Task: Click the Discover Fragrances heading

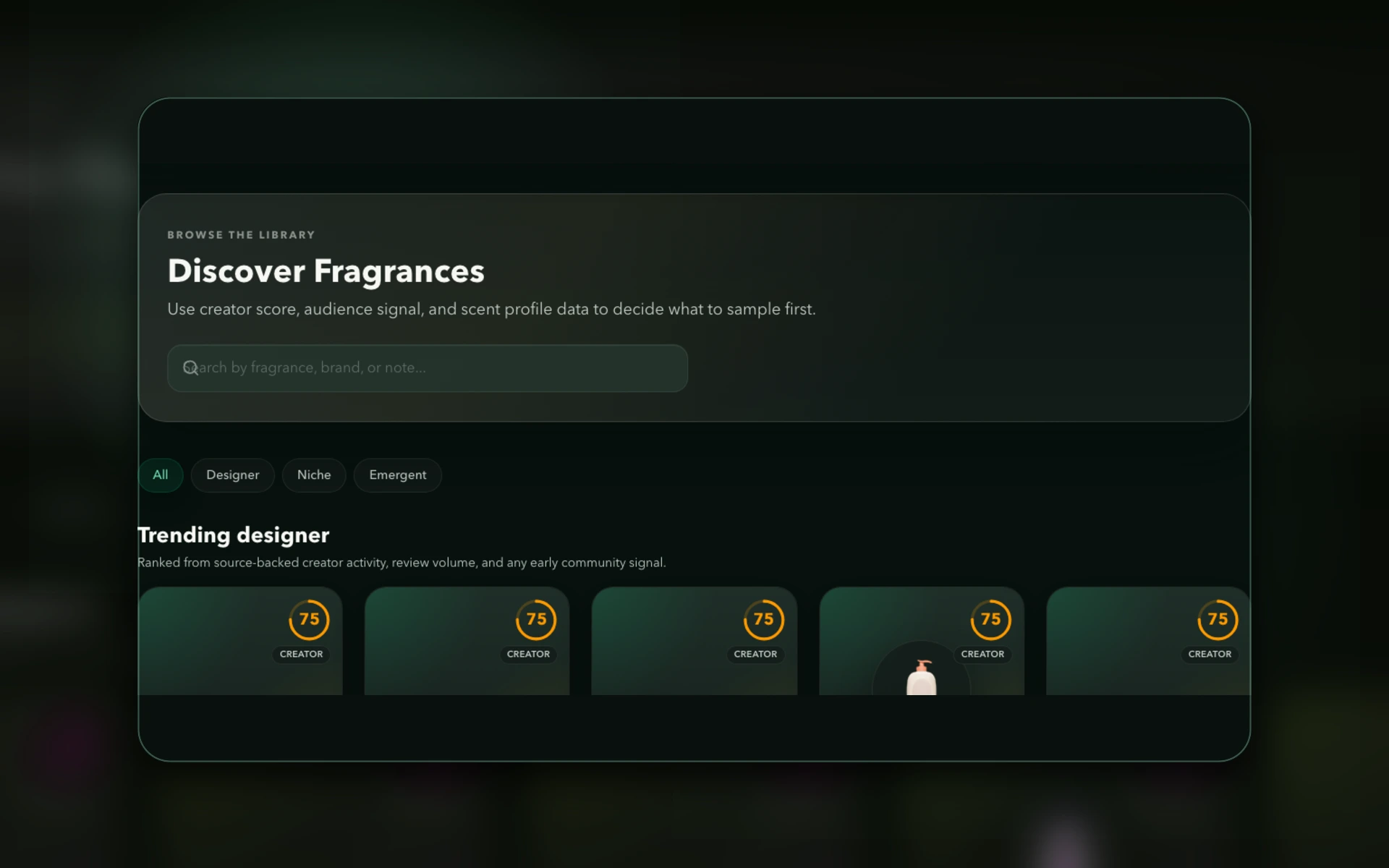Action: 326,271
